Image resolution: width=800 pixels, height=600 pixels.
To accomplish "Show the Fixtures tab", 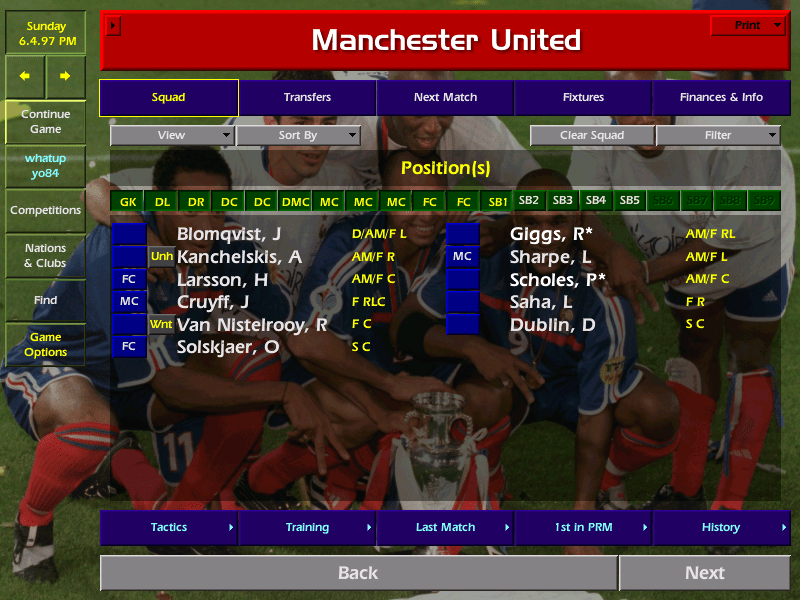I will tap(583, 98).
